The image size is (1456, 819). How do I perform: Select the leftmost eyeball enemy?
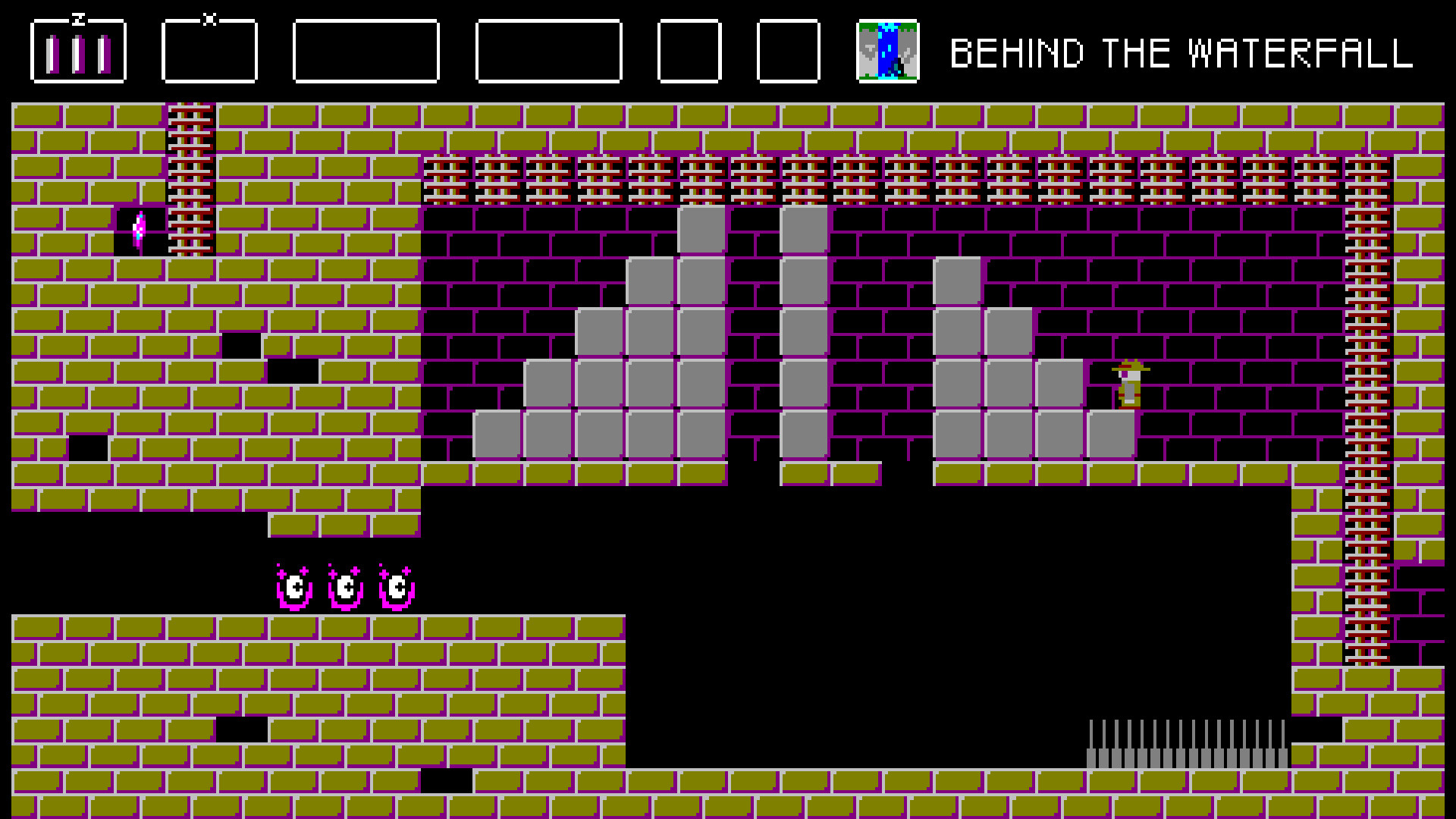pos(294,585)
